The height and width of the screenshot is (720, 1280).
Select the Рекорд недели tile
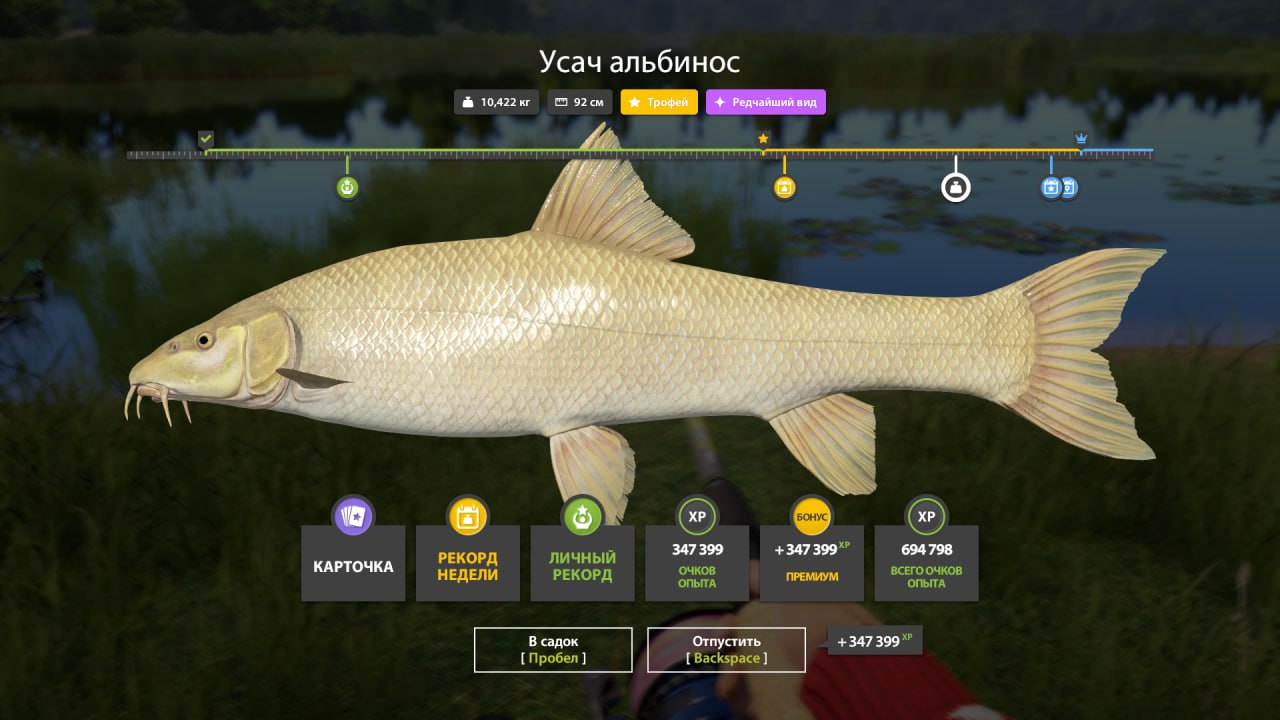coord(467,564)
